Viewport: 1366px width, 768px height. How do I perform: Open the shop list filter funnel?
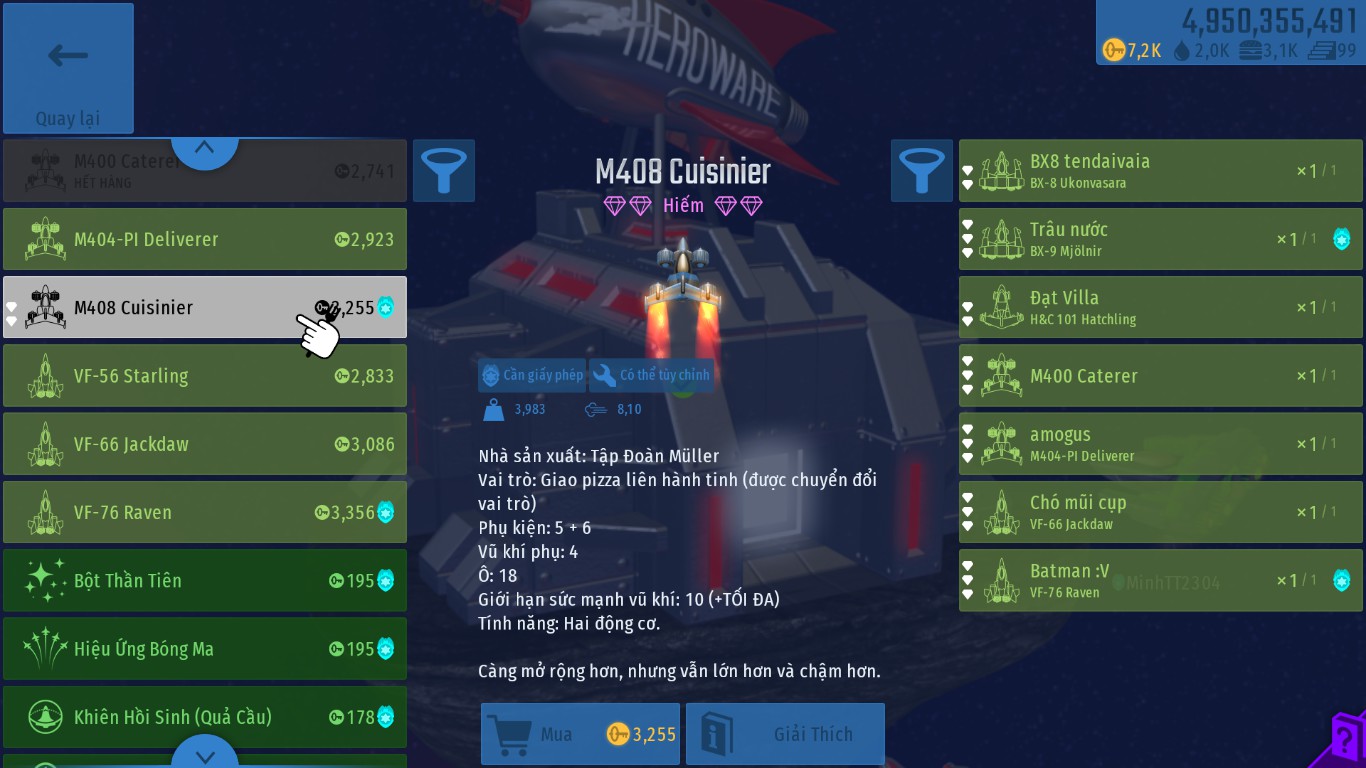[444, 170]
